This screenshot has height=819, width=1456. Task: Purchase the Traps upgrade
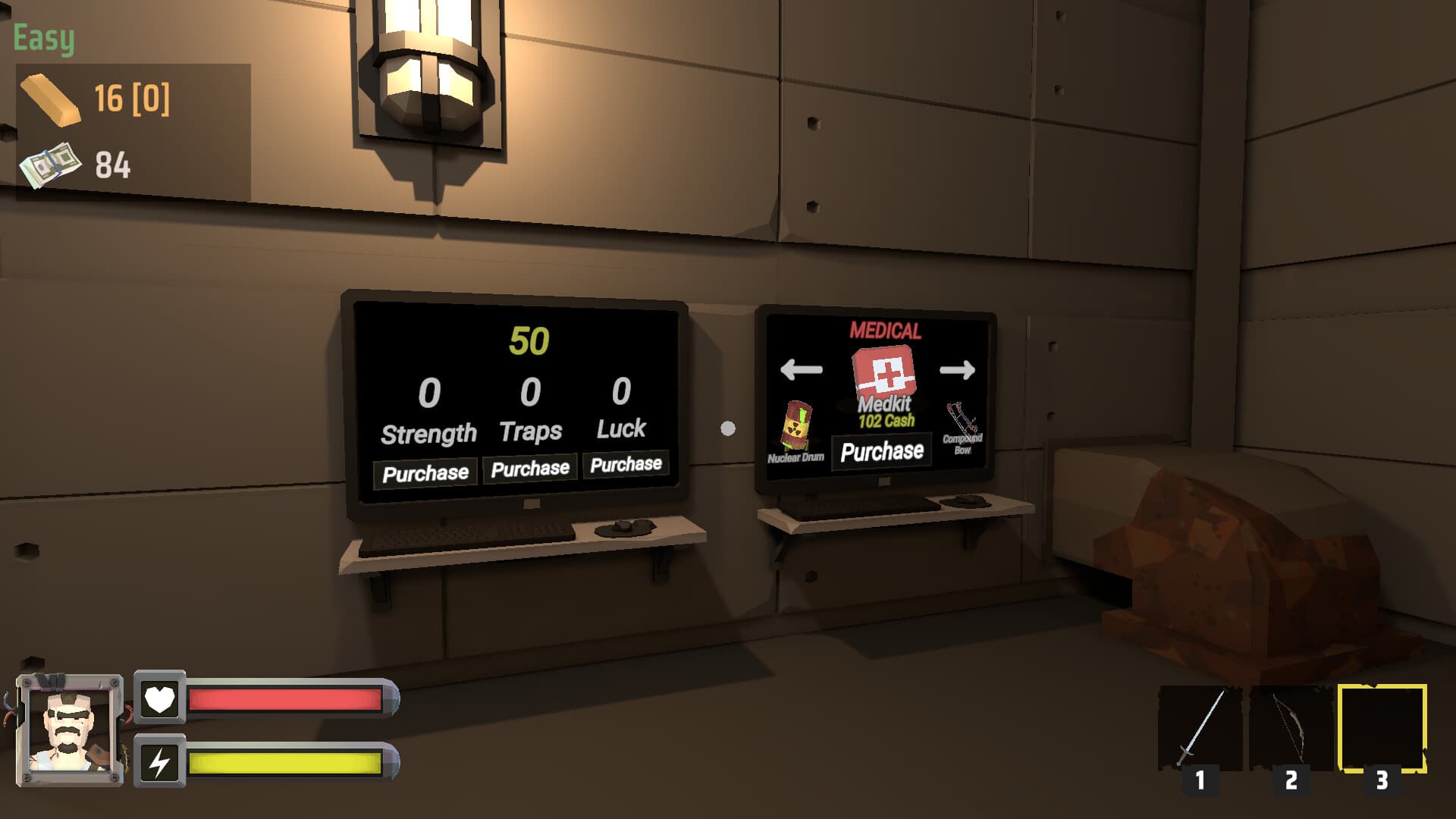(x=529, y=468)
